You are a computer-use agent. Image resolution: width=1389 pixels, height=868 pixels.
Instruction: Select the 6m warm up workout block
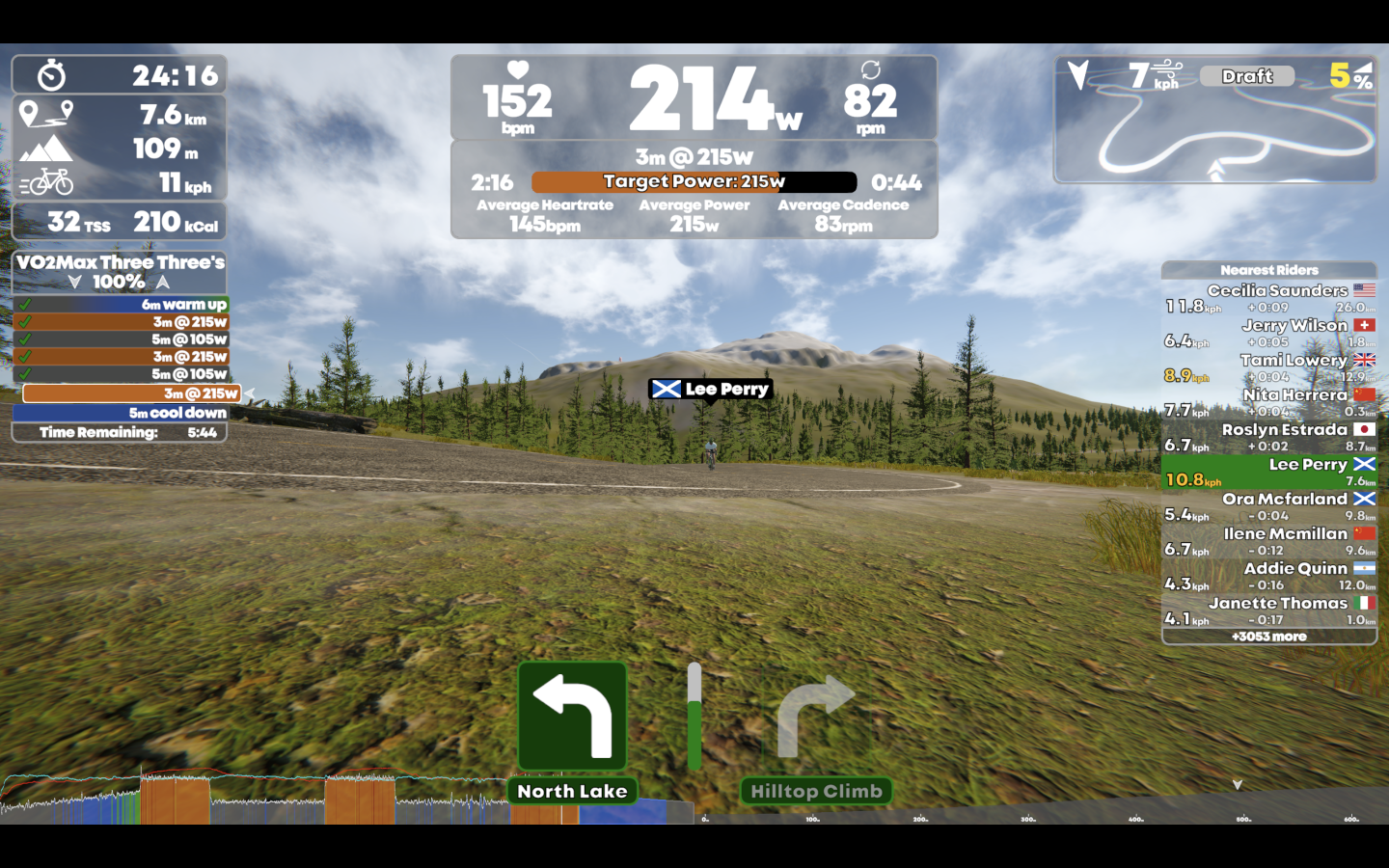(x=121, y=305)
